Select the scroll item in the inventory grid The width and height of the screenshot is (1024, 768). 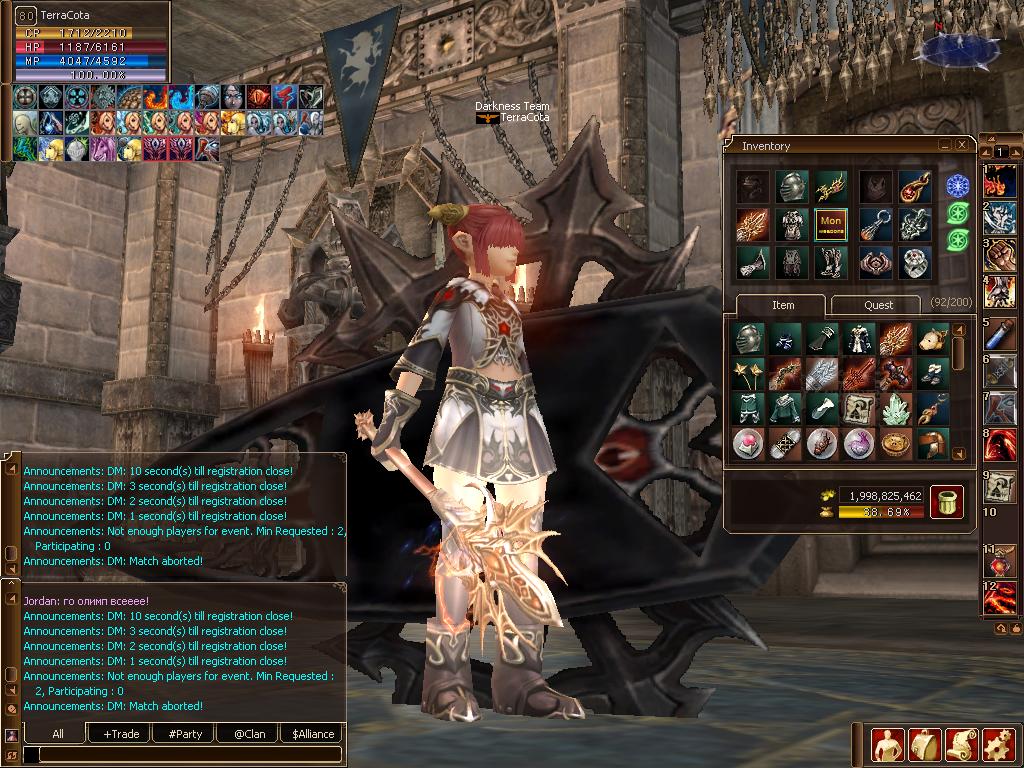(x=859, y=408)
